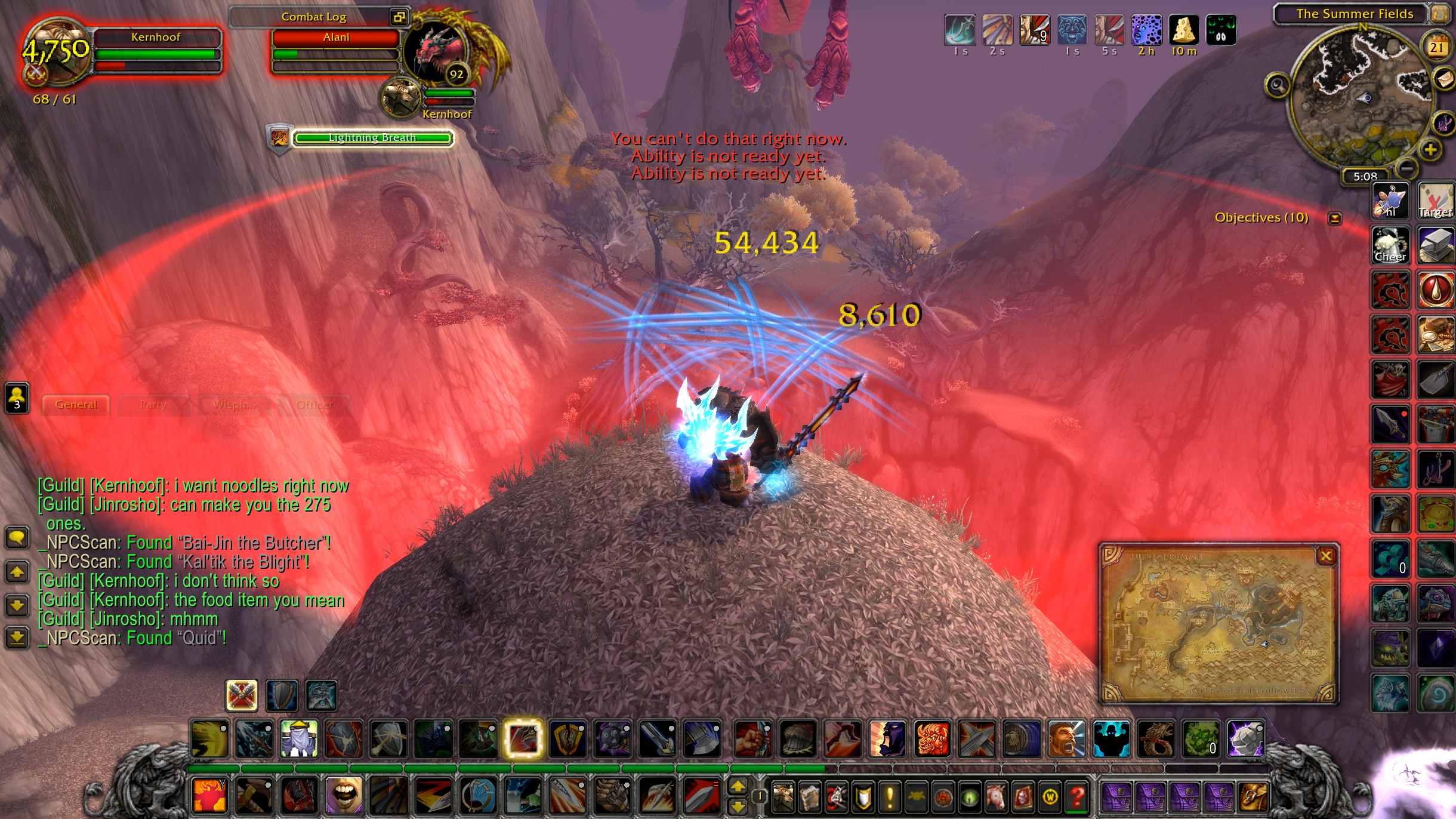The width and height of the screenshot is (1456, 819).
Task: Use the Cheer emote macro
Action: [x=1390, y=245]
